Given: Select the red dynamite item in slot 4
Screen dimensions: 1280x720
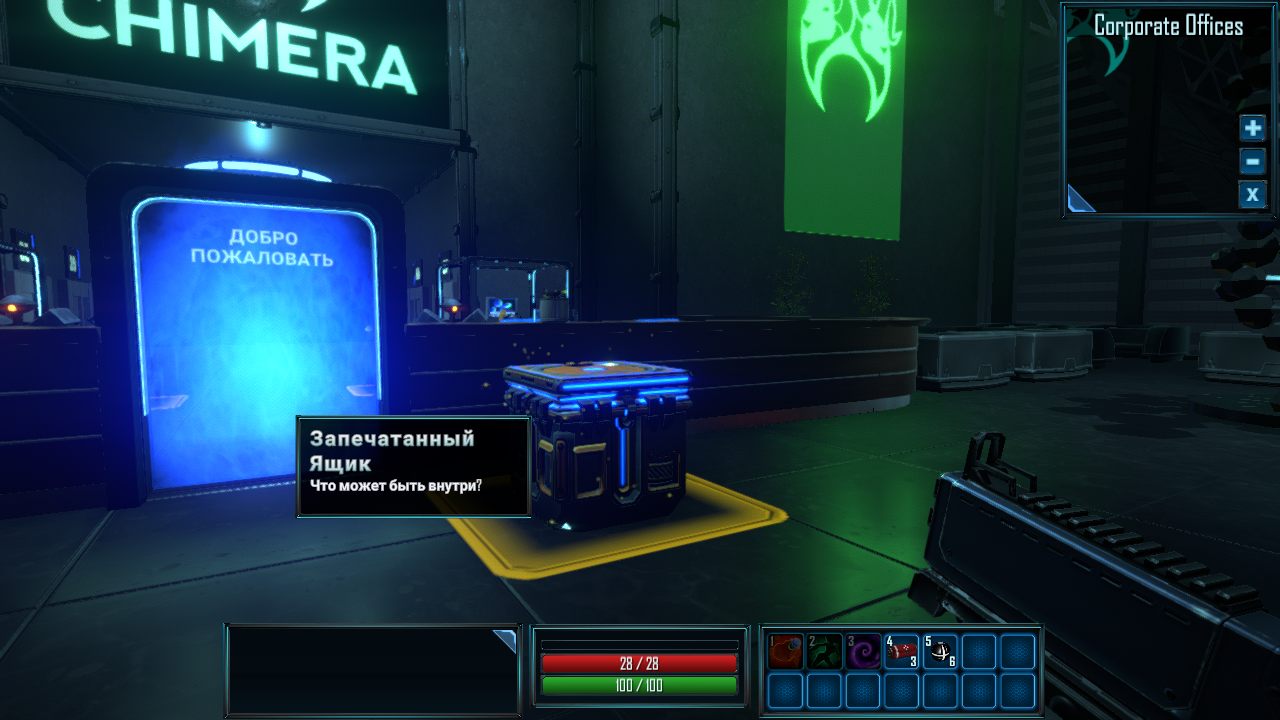Looking at the screenshot, I should 902,651.
